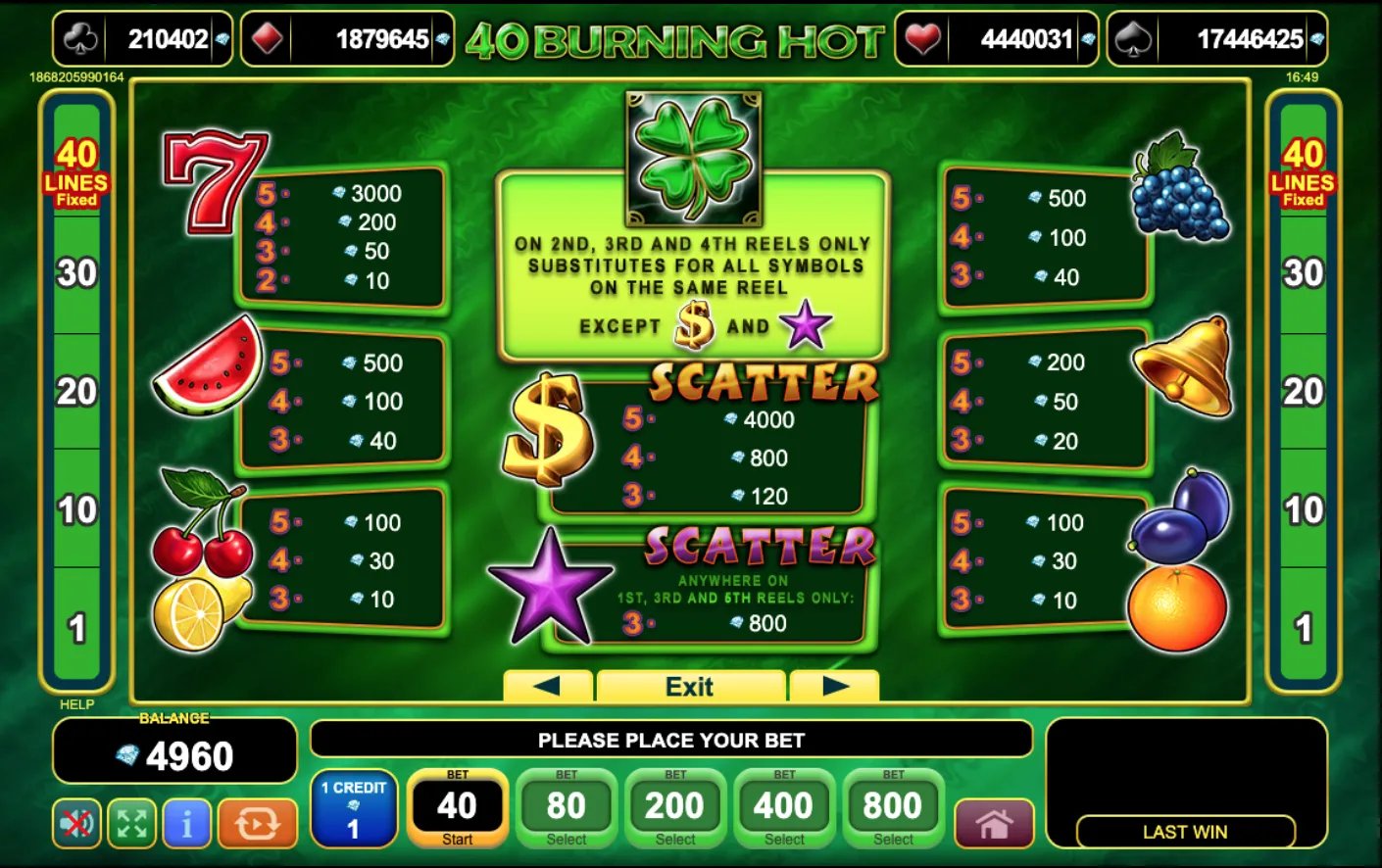
Task: Toggle fullscreen mode
Action: tap(131, 824)
